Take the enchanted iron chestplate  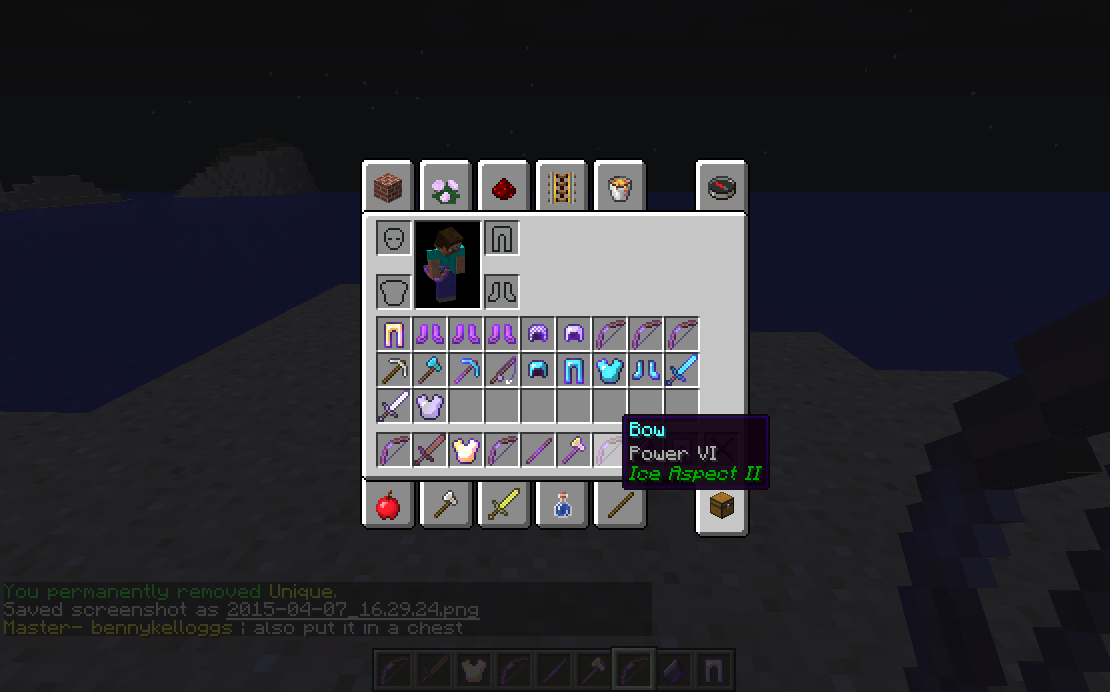429,406
